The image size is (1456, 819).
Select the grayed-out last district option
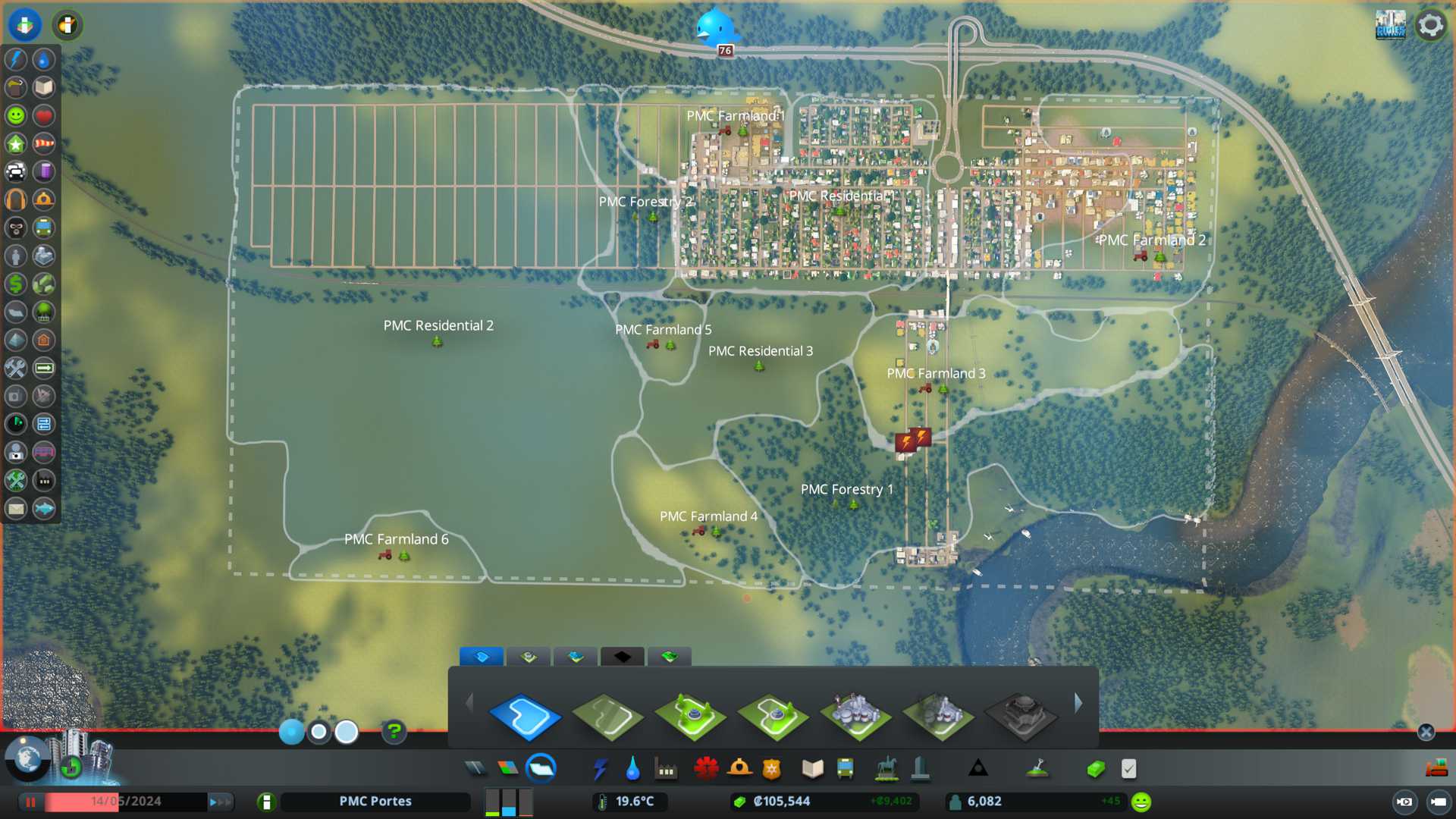click(x=1021, y=715)
